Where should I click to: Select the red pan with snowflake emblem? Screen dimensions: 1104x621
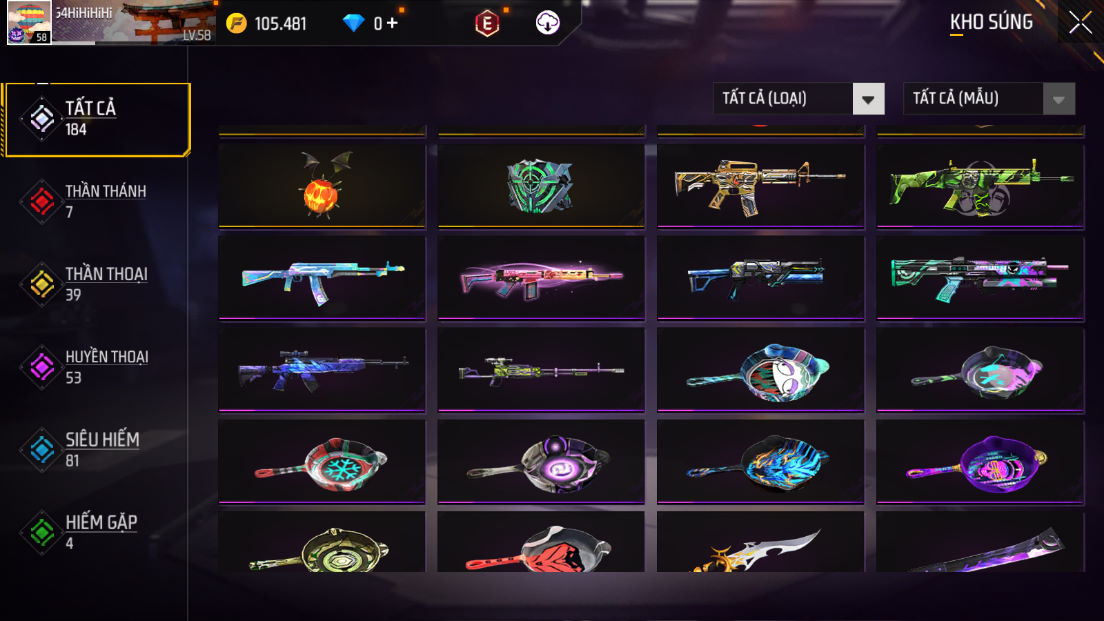coord(321,461)
